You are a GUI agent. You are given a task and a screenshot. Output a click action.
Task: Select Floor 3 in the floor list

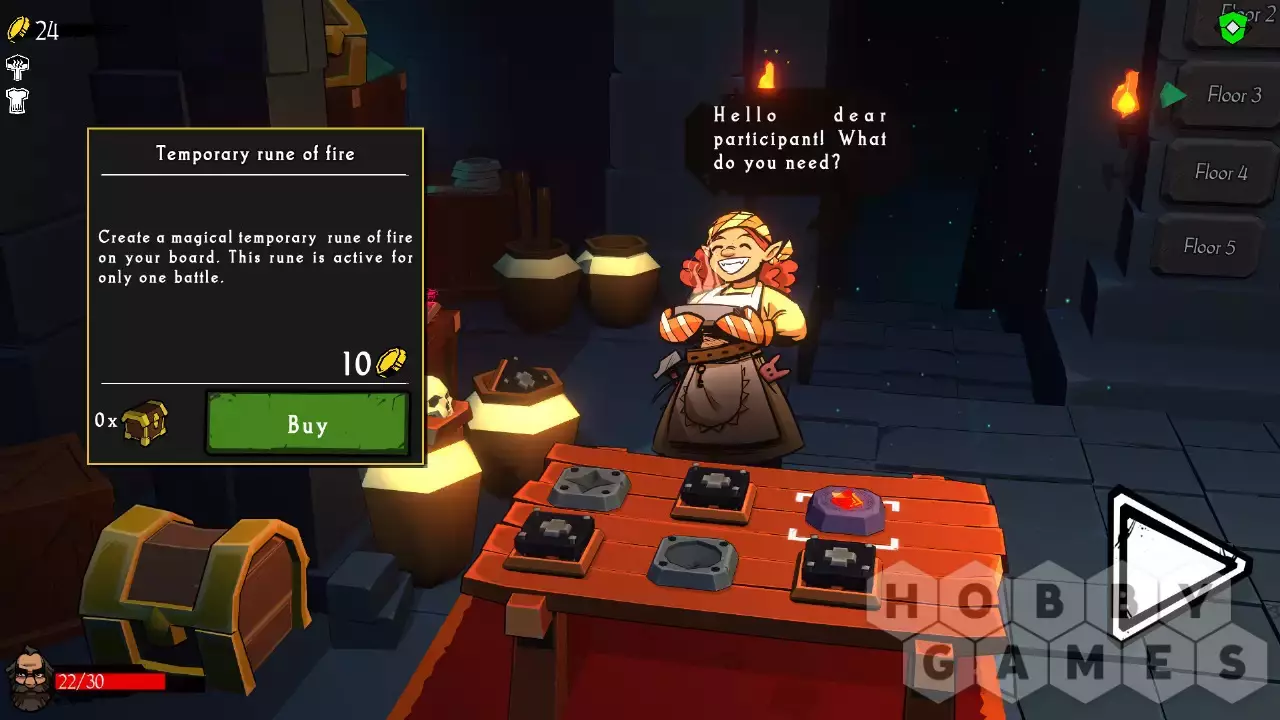pyautogui.click(x=1233, y=95)
